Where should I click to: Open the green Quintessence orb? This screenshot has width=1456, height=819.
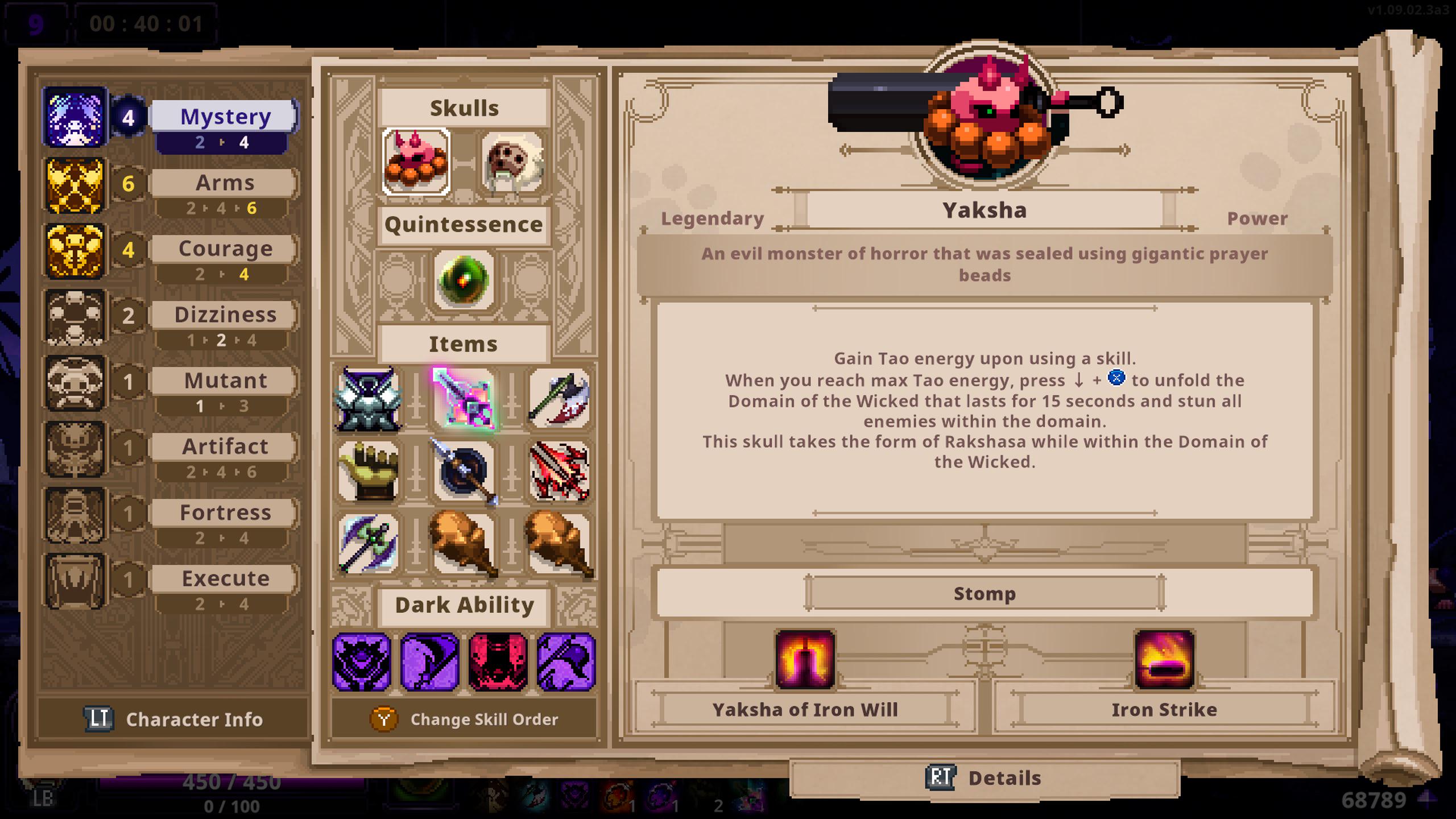click(462, 279)
